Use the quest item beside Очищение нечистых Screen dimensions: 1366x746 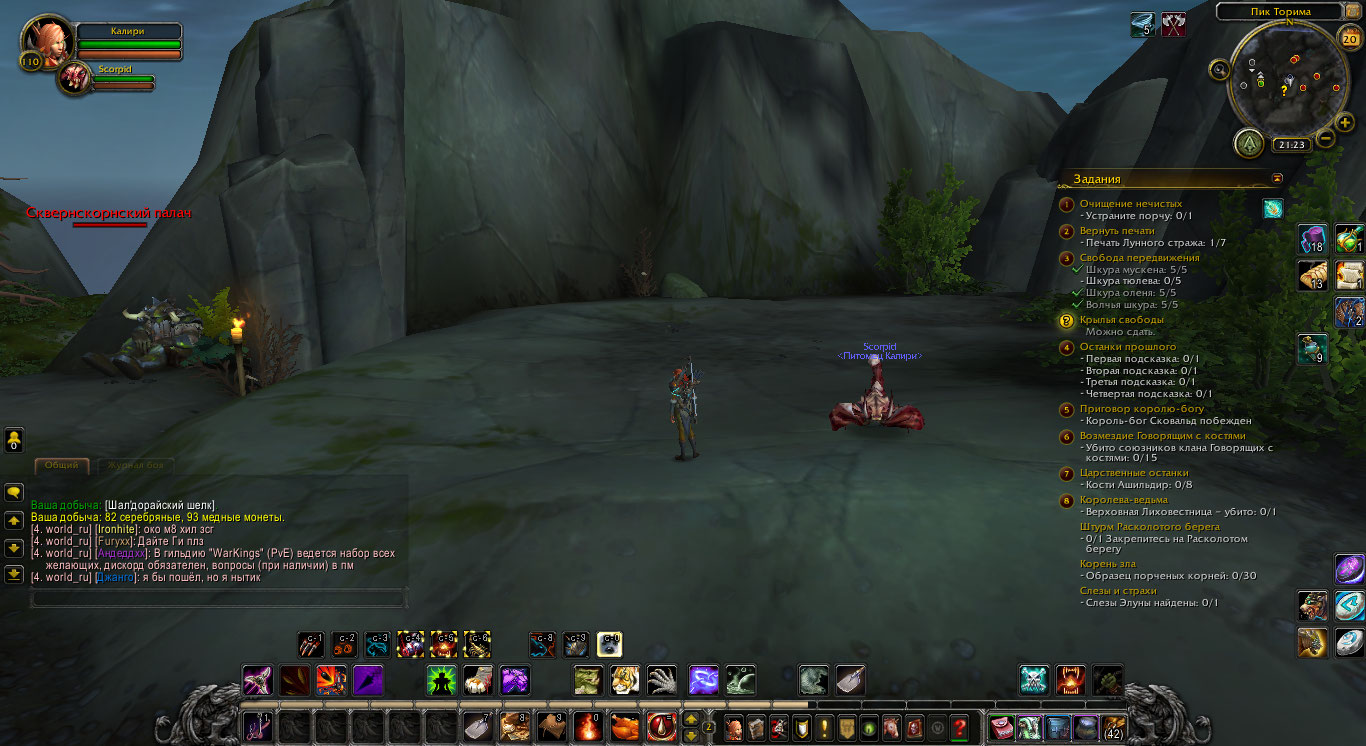tap(1273, 208)
